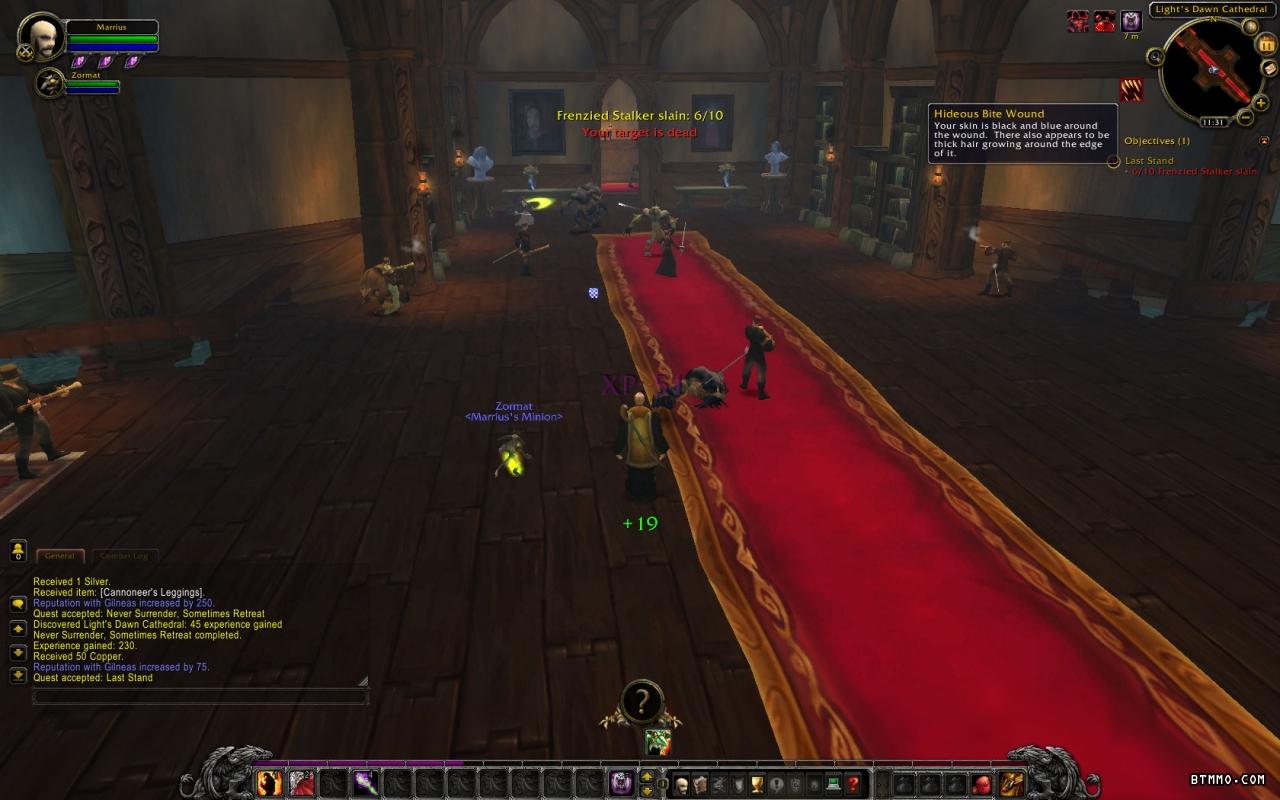
Task: Zoom in the minimap with the plus button
Action: coord(1260,103)
